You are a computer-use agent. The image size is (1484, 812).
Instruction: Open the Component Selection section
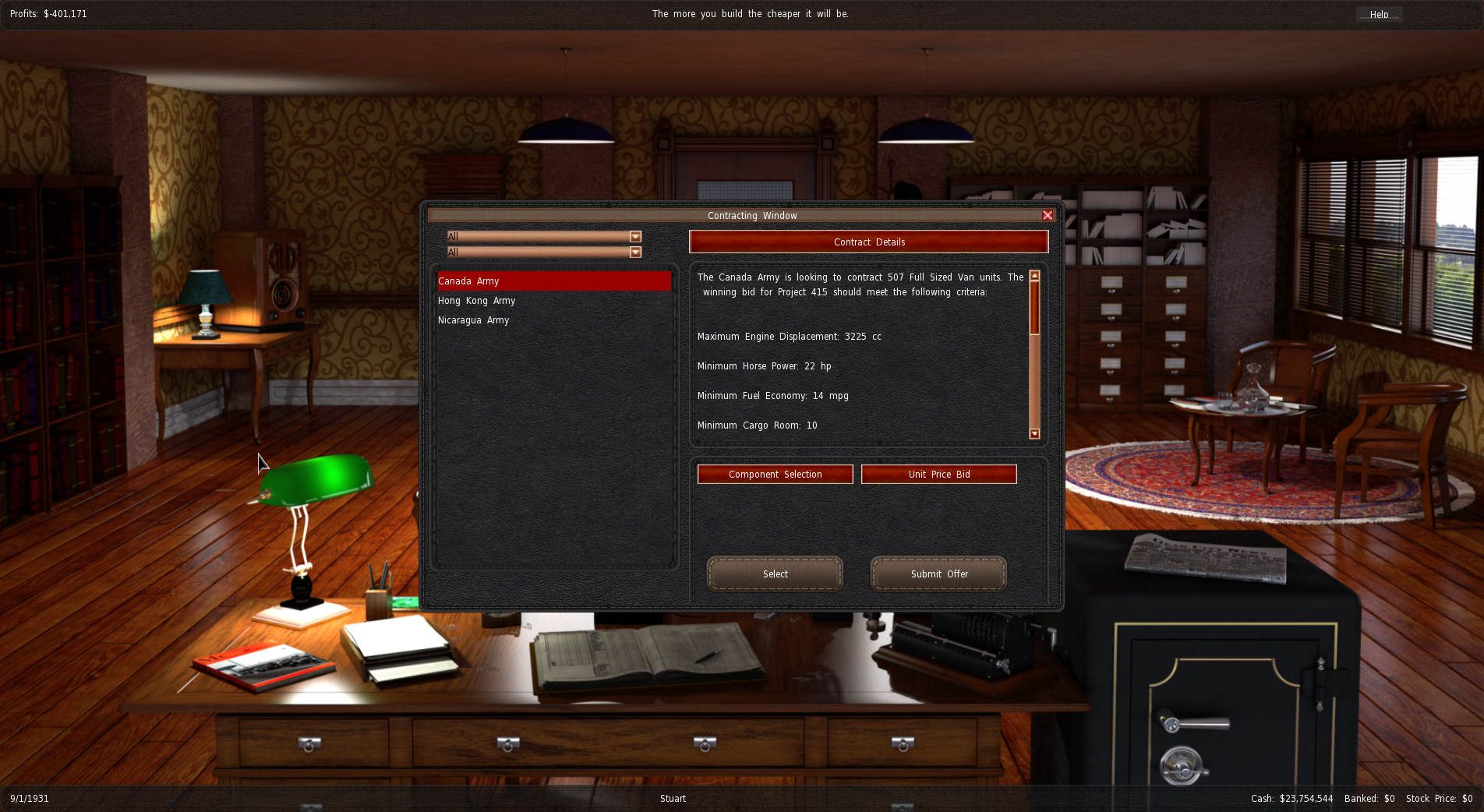pos(775,475)
